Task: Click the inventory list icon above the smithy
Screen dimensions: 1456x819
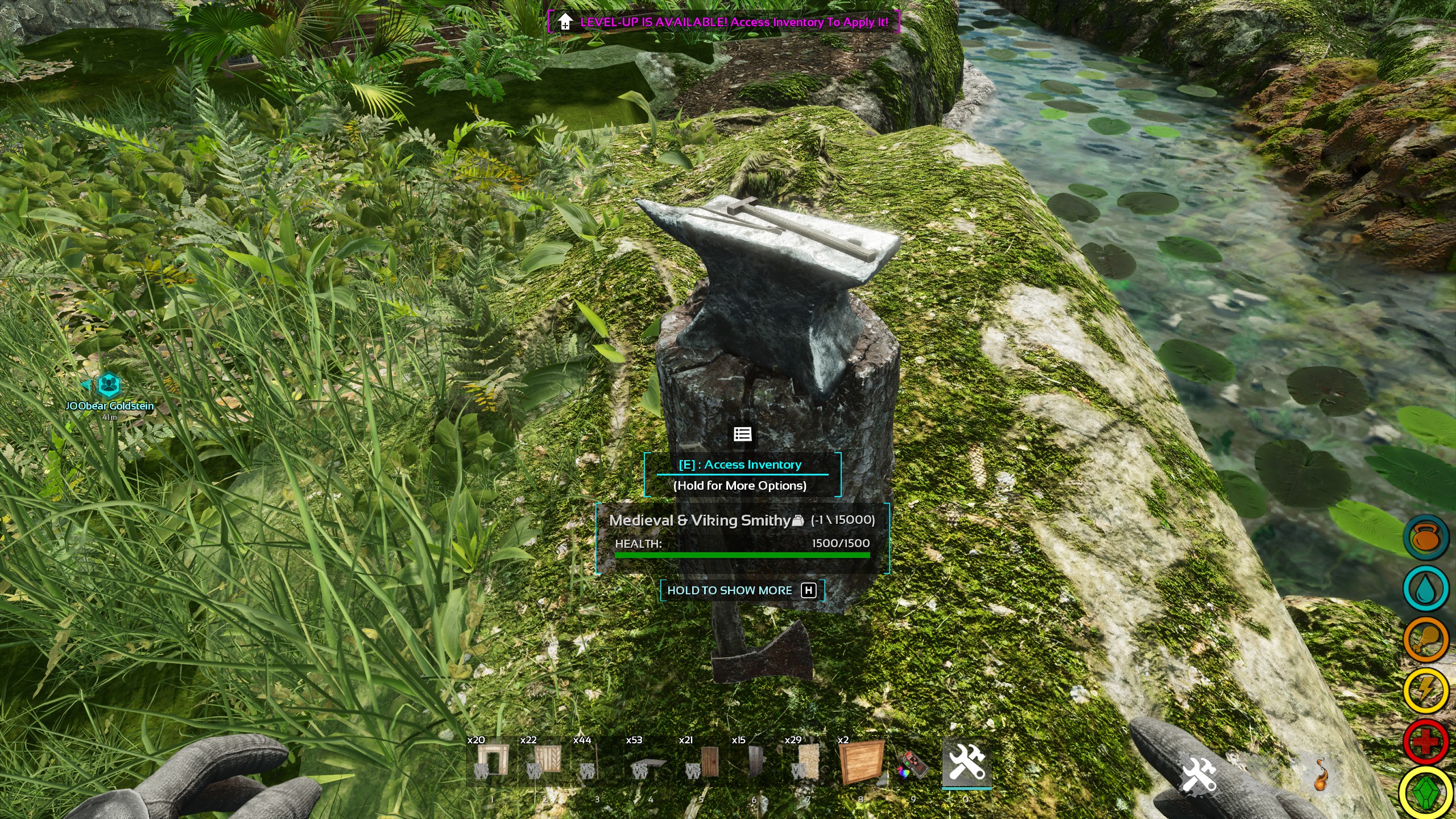Action: pos(743,434)
